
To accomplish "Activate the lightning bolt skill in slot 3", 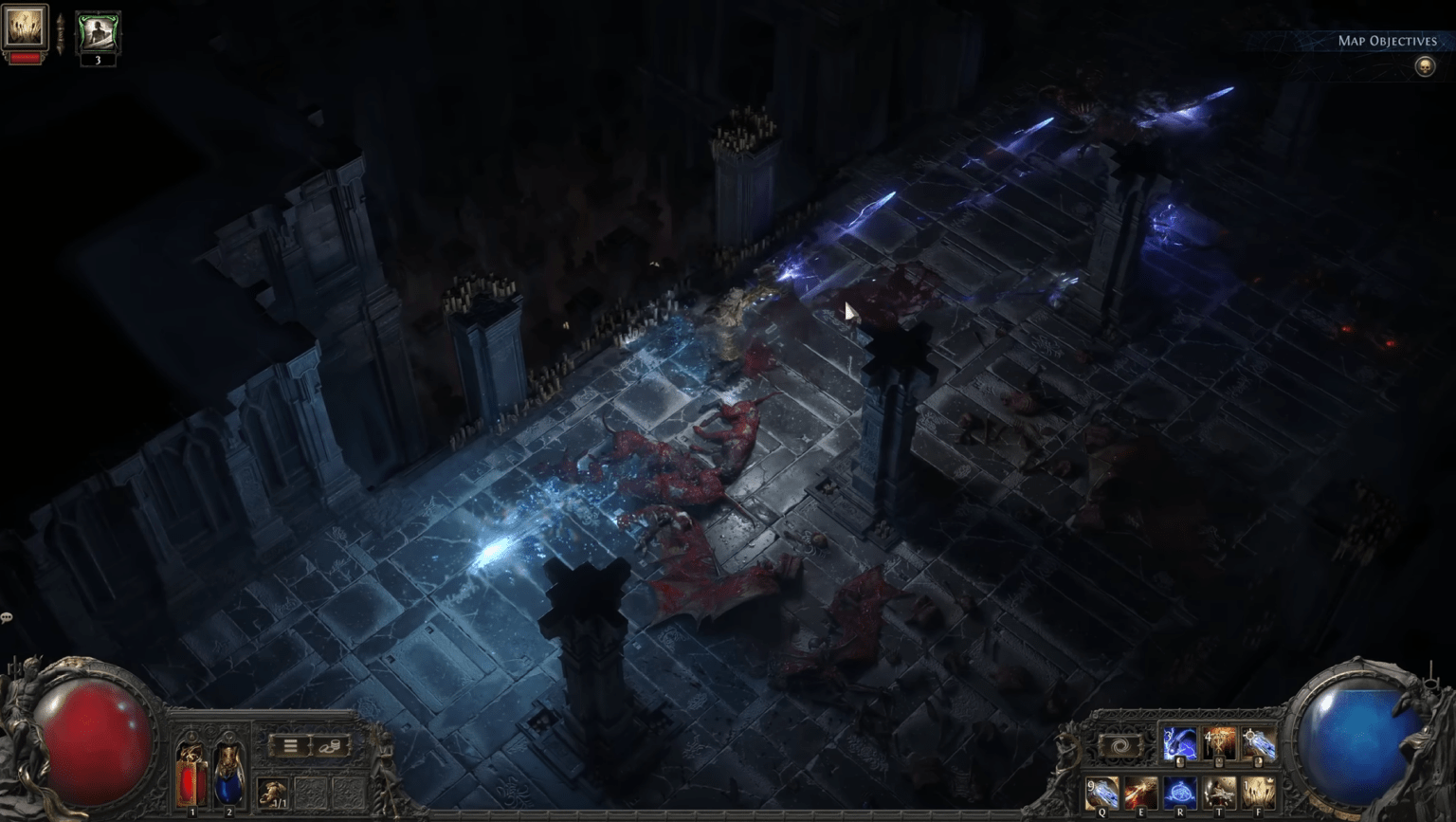I will click(x=1181, y=743).
